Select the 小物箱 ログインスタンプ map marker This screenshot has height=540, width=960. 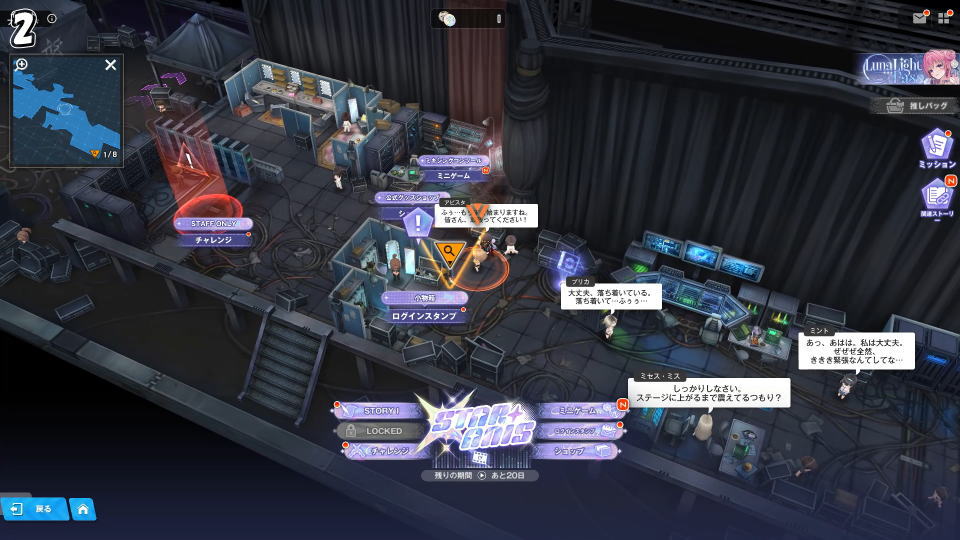424,307
